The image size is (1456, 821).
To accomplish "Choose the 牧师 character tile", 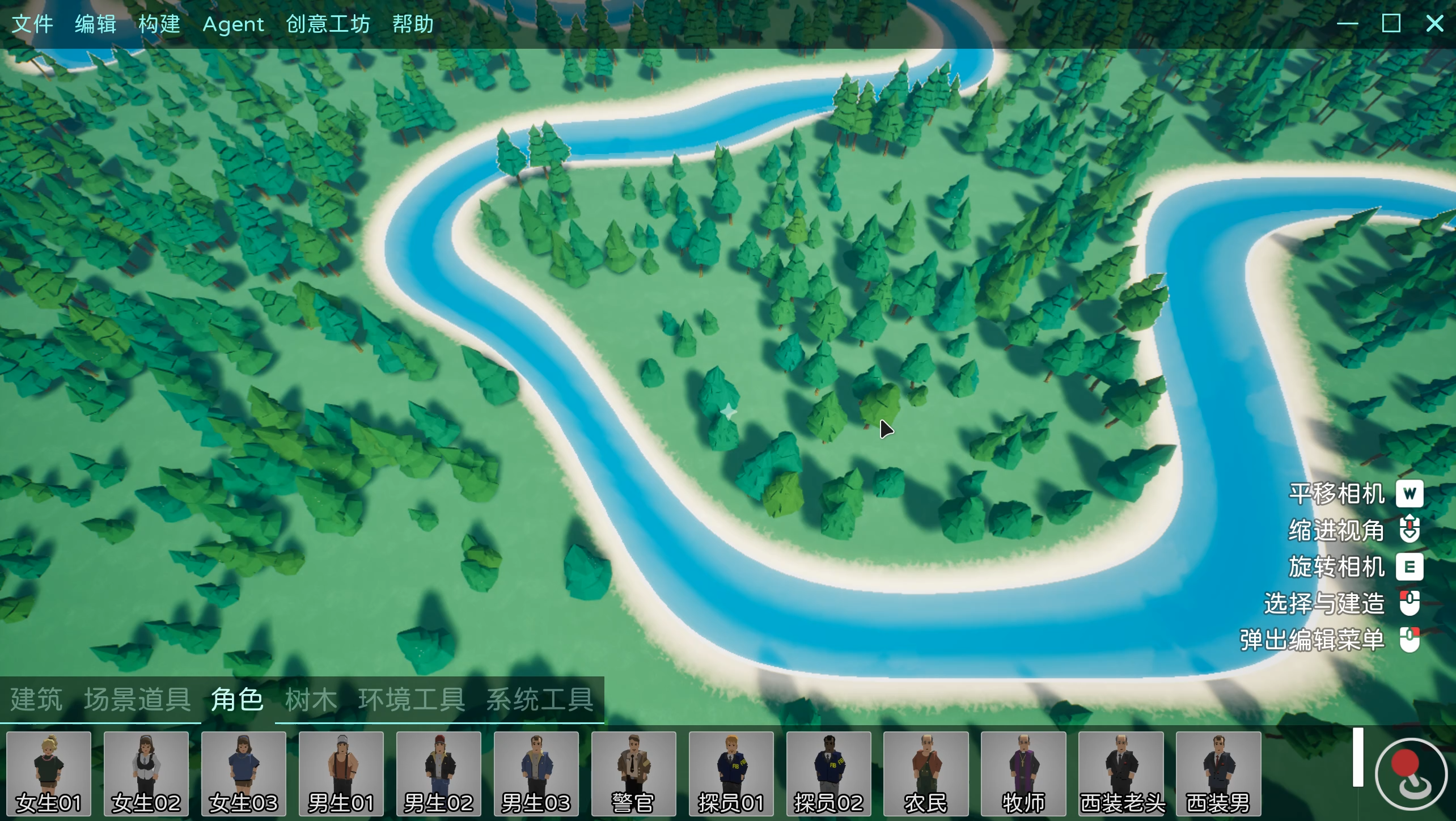I will [x=1023, y=773].
